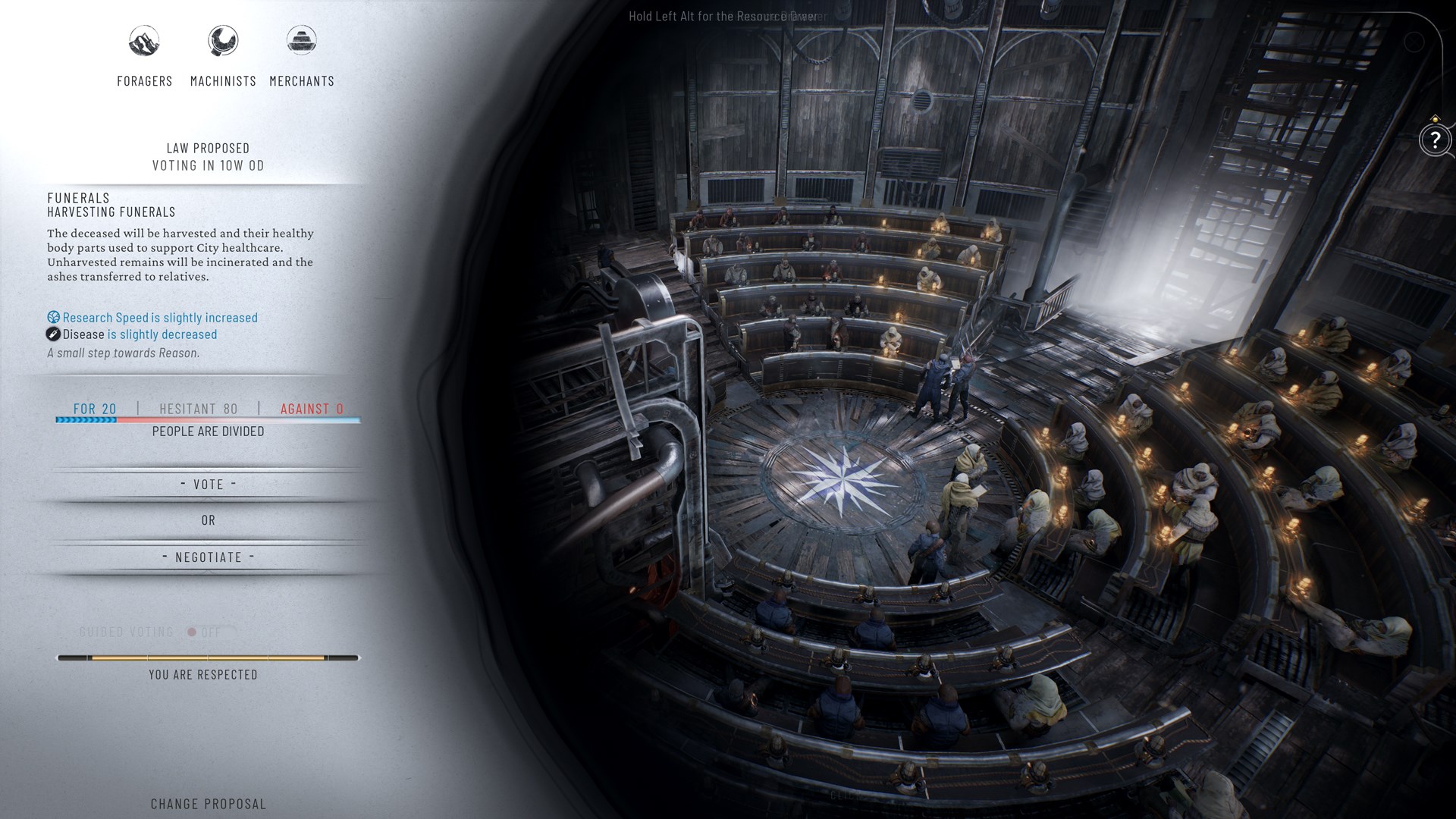Open the help question mark icon
Screen dimensions: 1456x819
tap(1435, 139)
